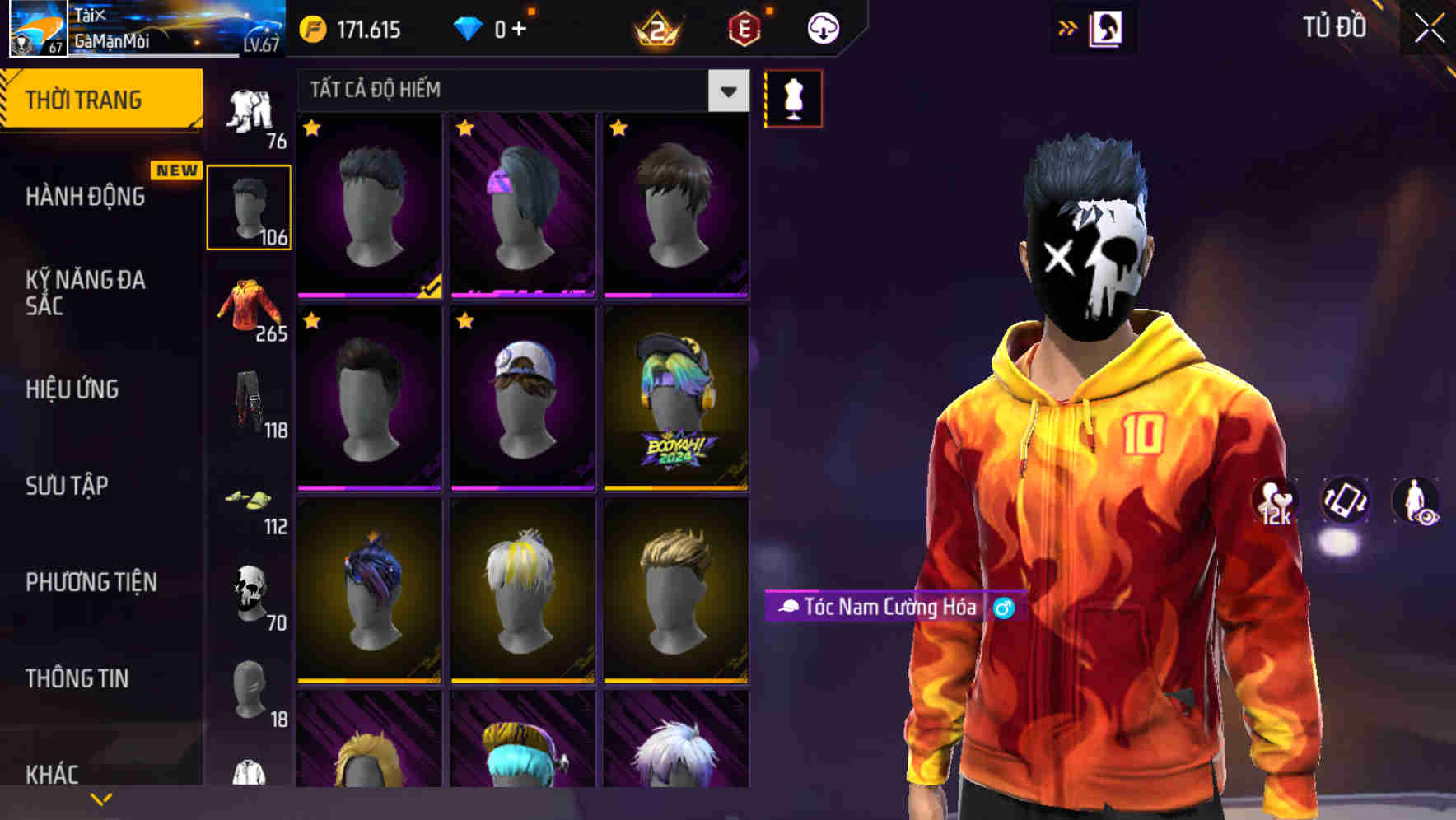Select the skull mask category icon with 70 items
1456x820 pixels.
(249, 599)
